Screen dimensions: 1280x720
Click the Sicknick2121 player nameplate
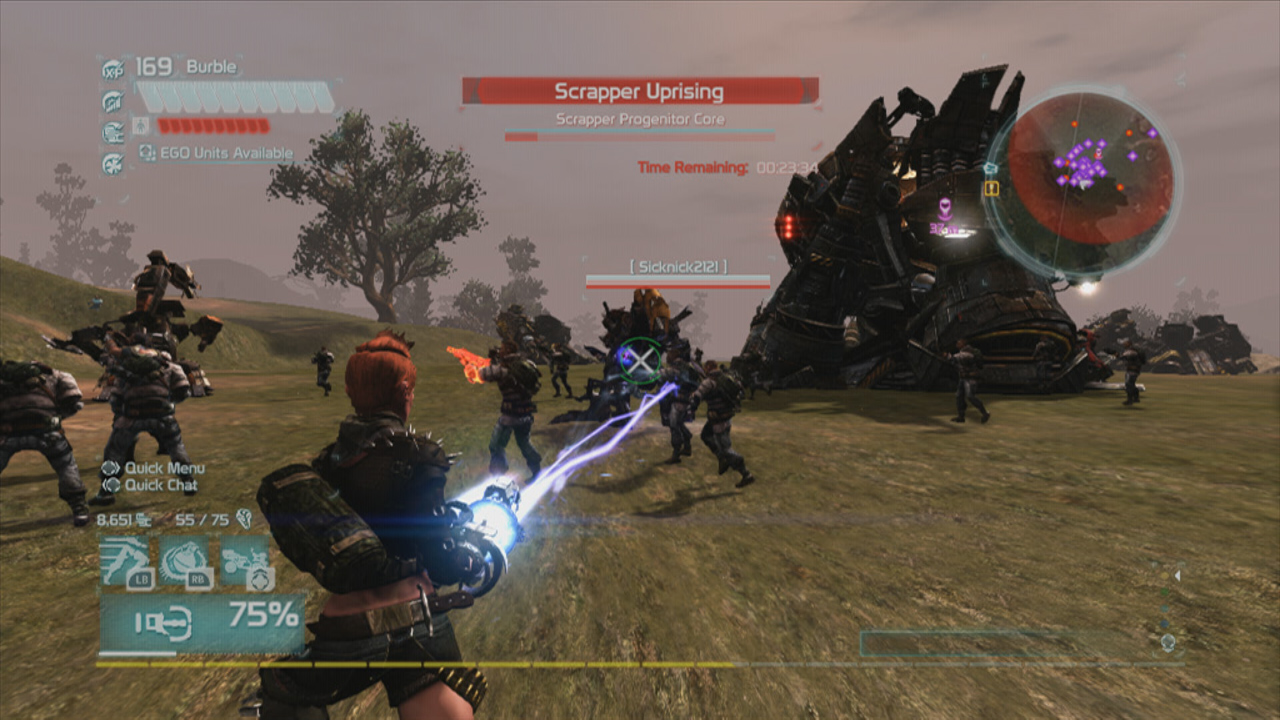[x=677, y=266]
